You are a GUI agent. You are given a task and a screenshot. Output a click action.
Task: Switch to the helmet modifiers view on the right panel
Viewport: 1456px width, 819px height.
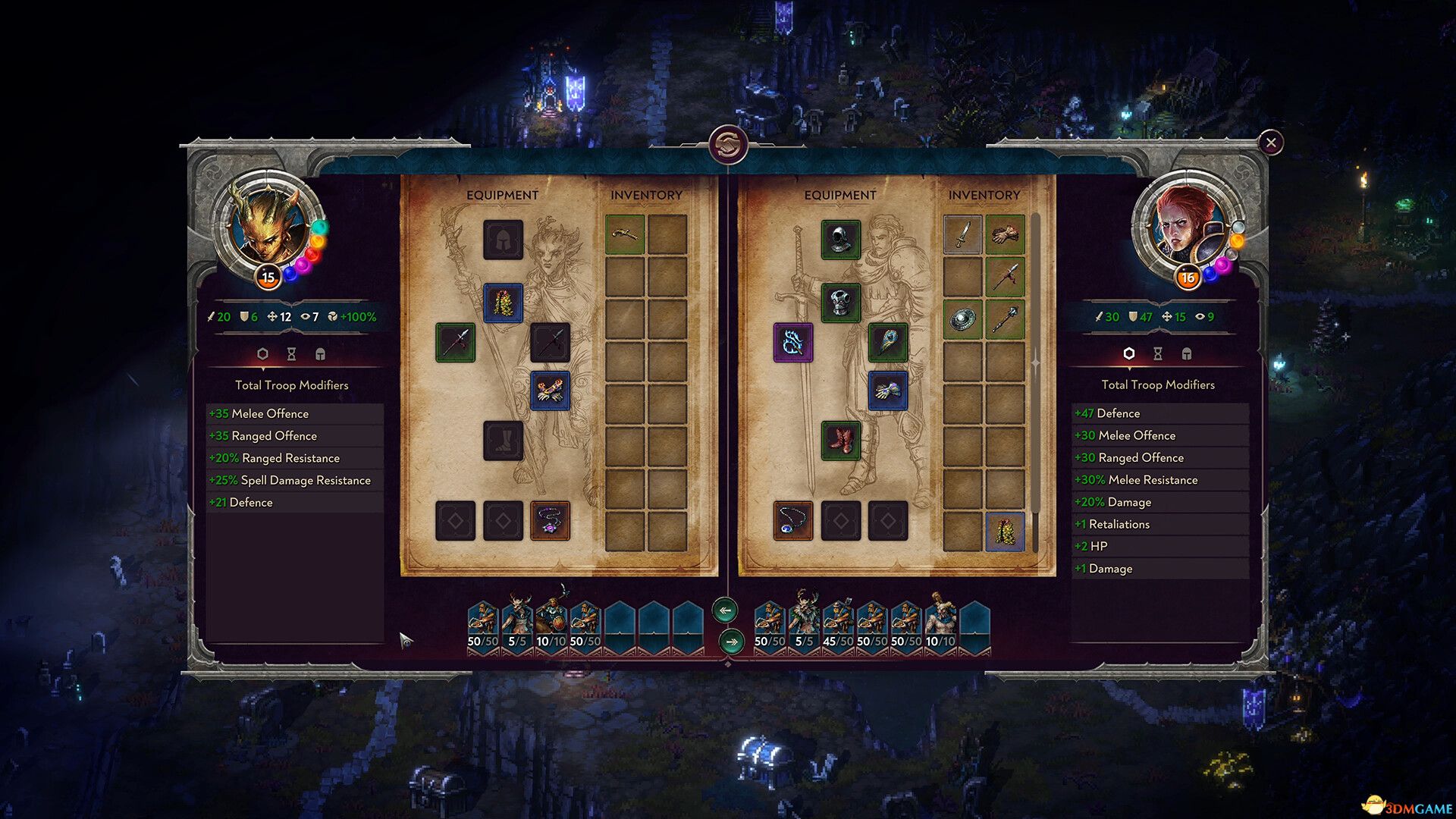click(1186, 354)
